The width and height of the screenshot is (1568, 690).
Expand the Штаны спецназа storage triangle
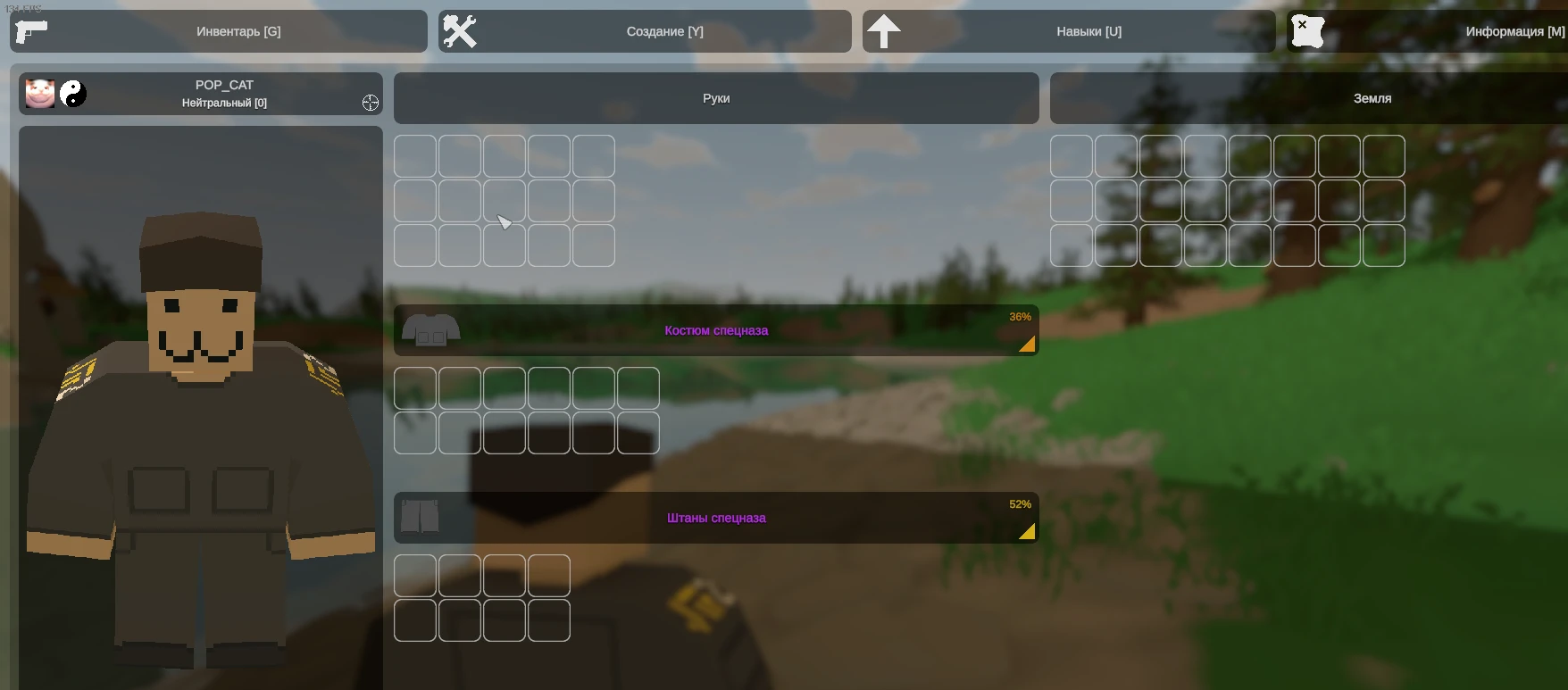pos(1027,532)
